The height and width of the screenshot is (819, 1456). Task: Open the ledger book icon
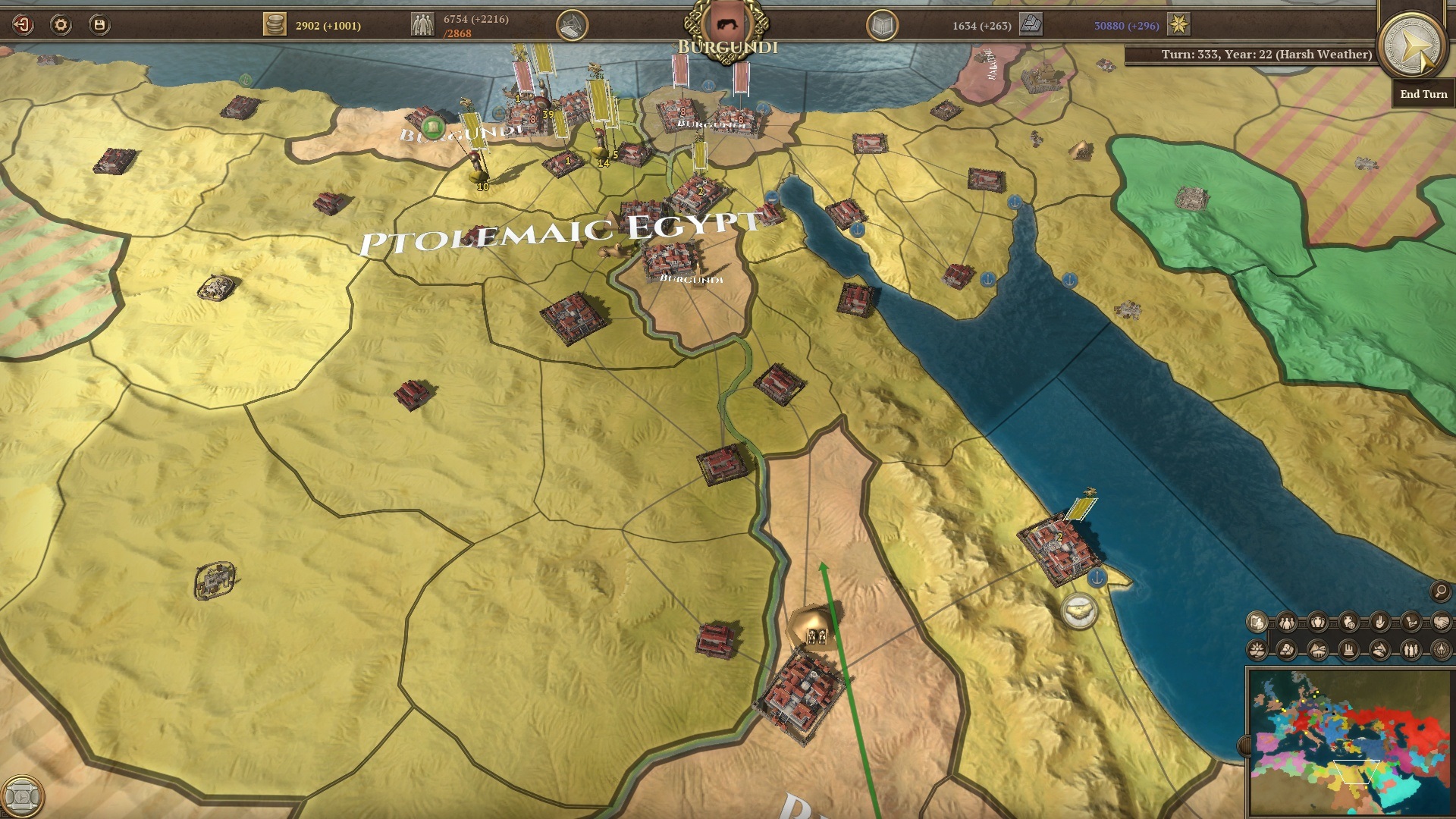(x=882, y=24)
